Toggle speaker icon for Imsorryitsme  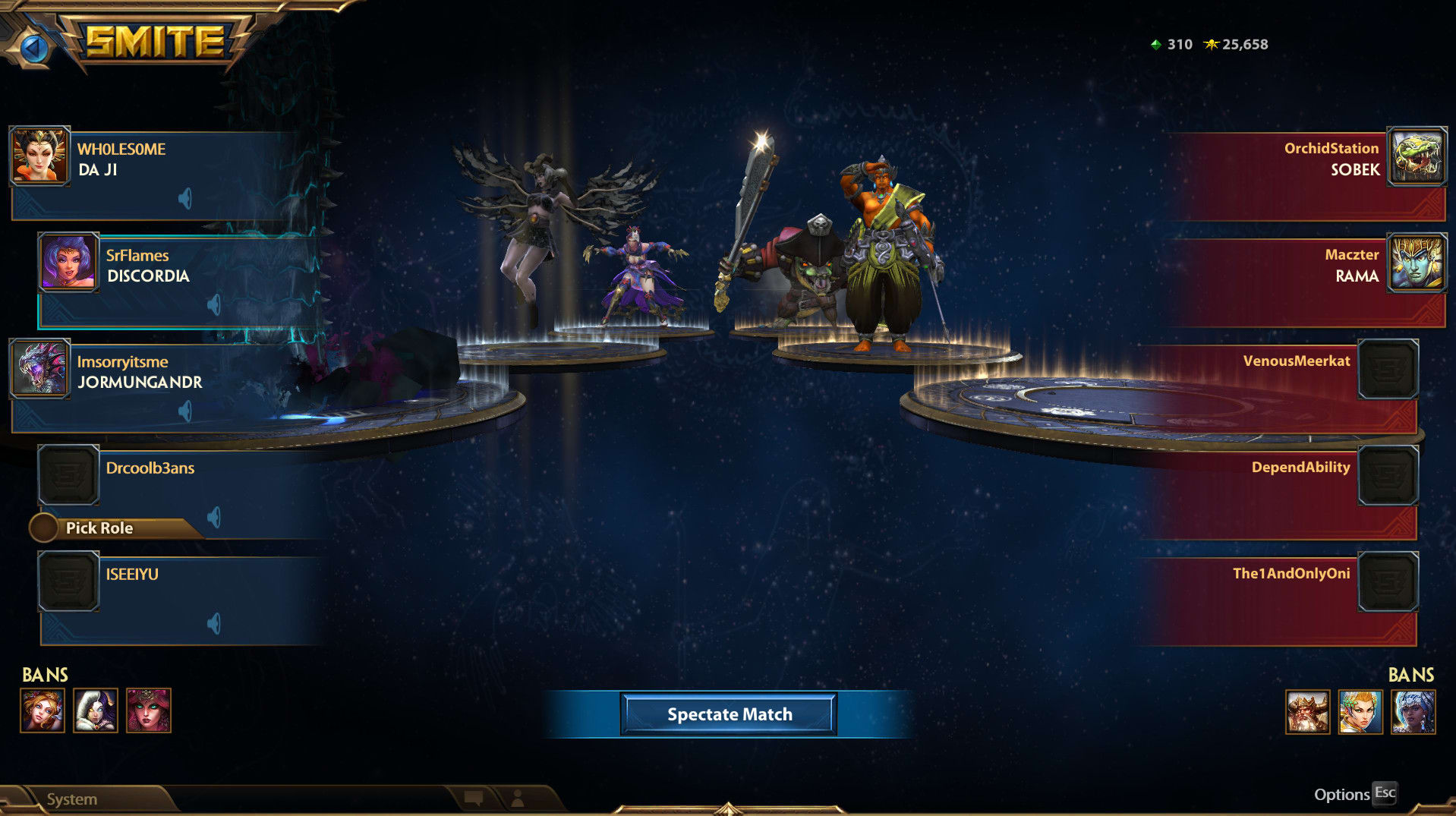(x=185, y=411)
